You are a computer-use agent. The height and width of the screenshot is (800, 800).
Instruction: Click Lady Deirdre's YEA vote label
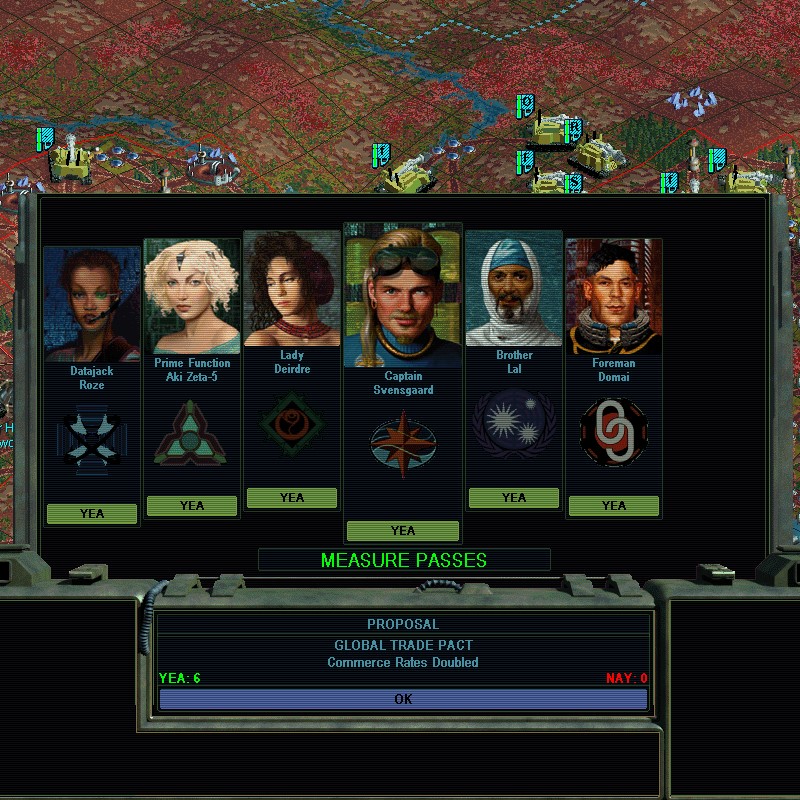pyautogui.click(x=292, y=497)
